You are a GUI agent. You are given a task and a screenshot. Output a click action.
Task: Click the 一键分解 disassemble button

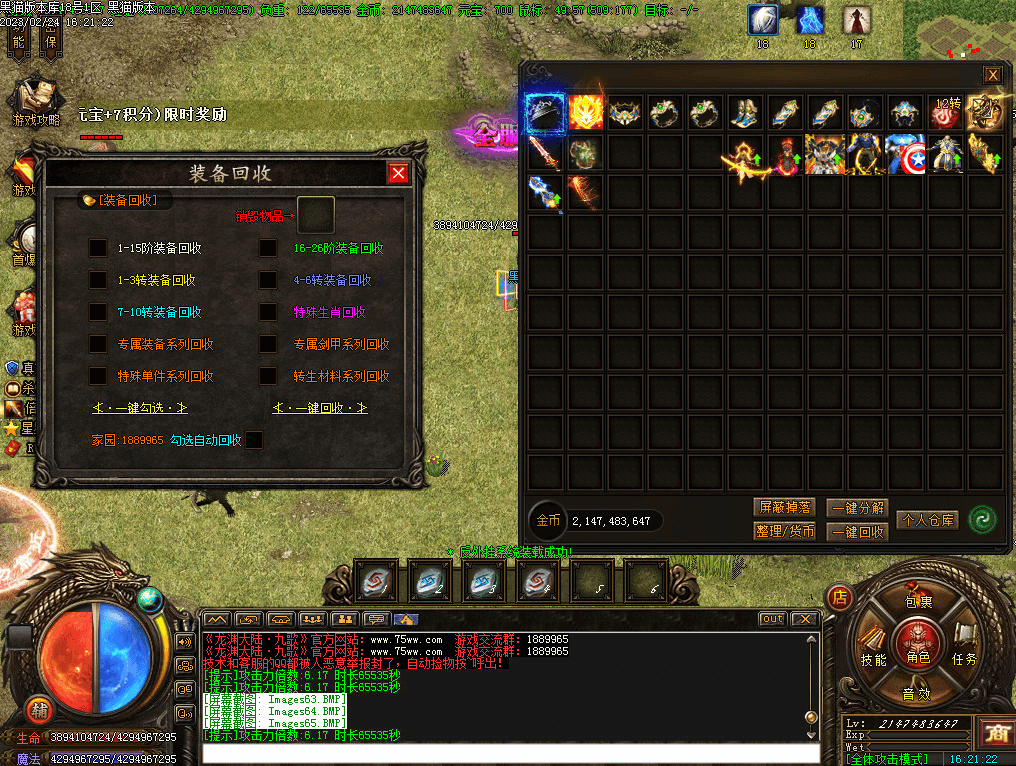pyautogui.click(x=857, y=508)
